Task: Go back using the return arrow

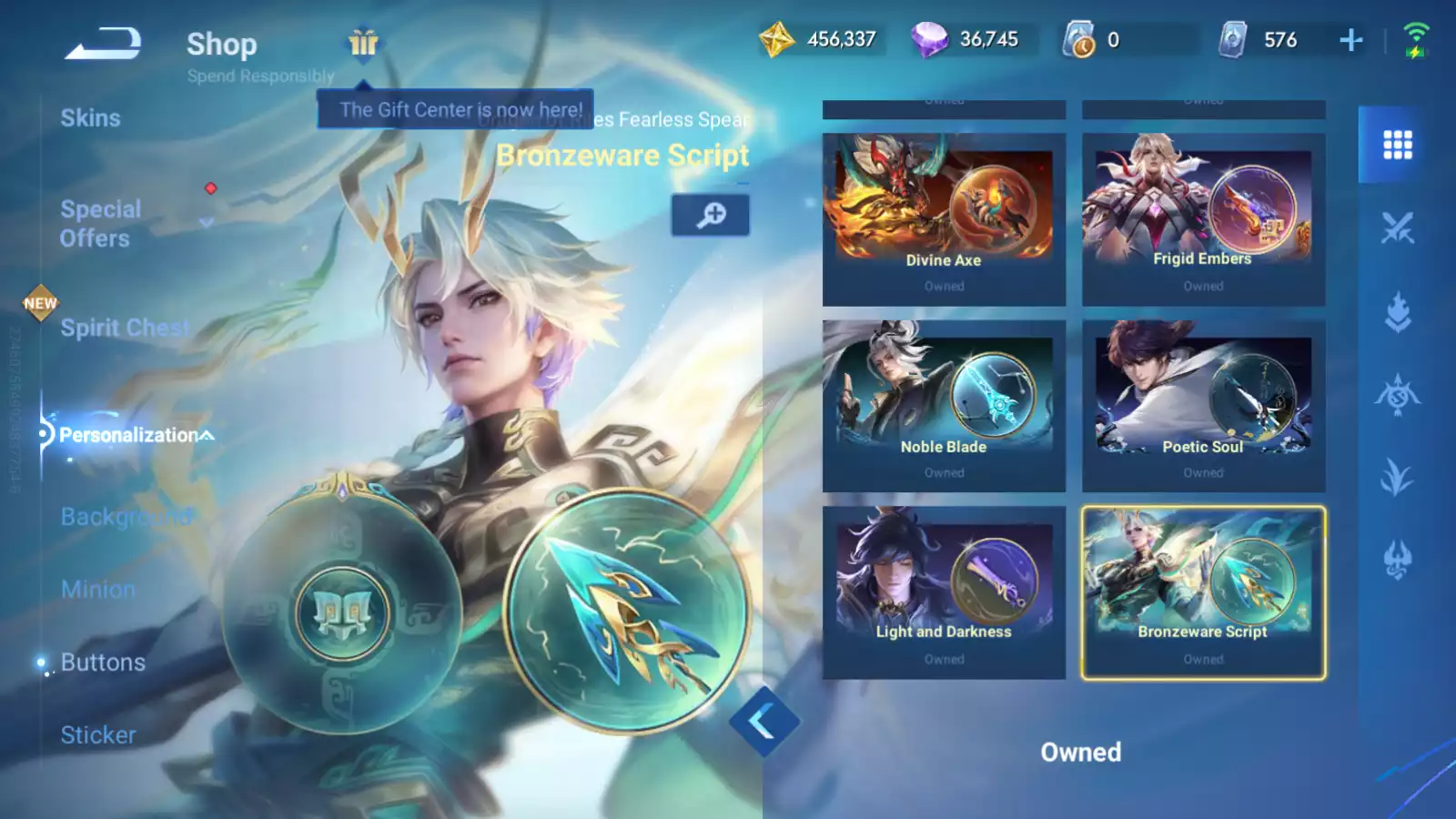Action: 103,44
